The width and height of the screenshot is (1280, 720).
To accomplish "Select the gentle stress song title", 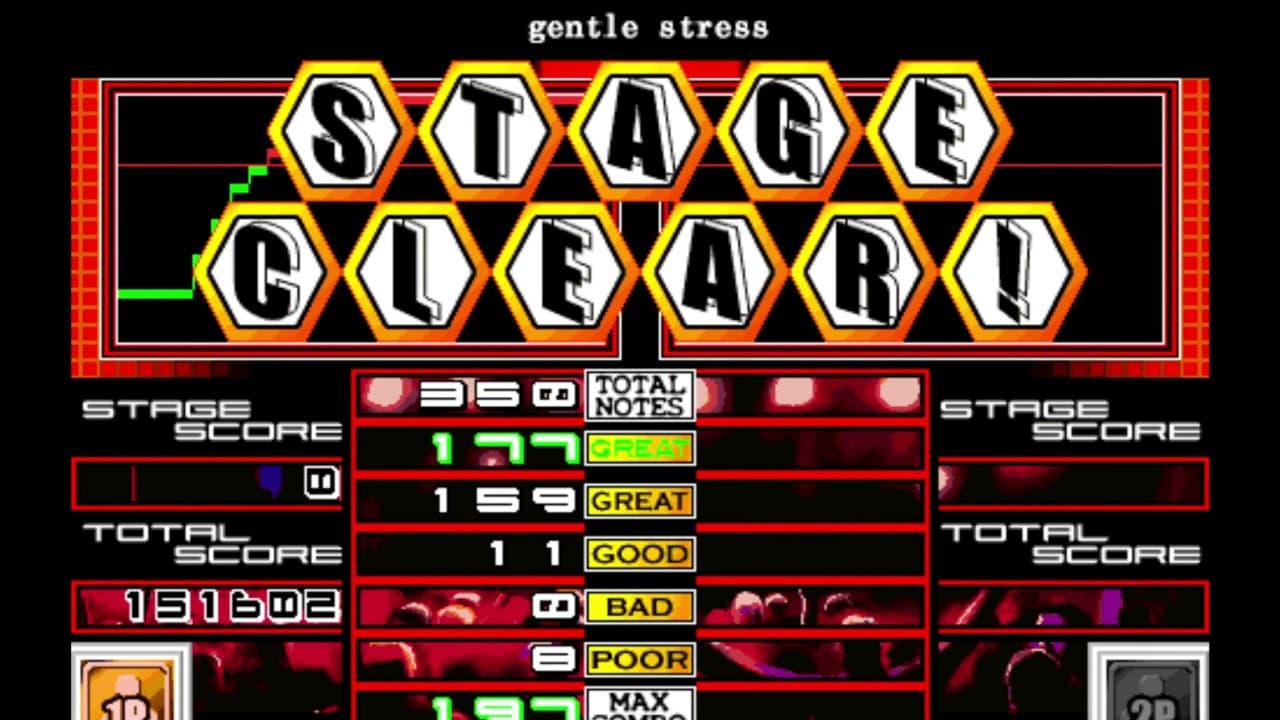I will [x=646, y=27].
